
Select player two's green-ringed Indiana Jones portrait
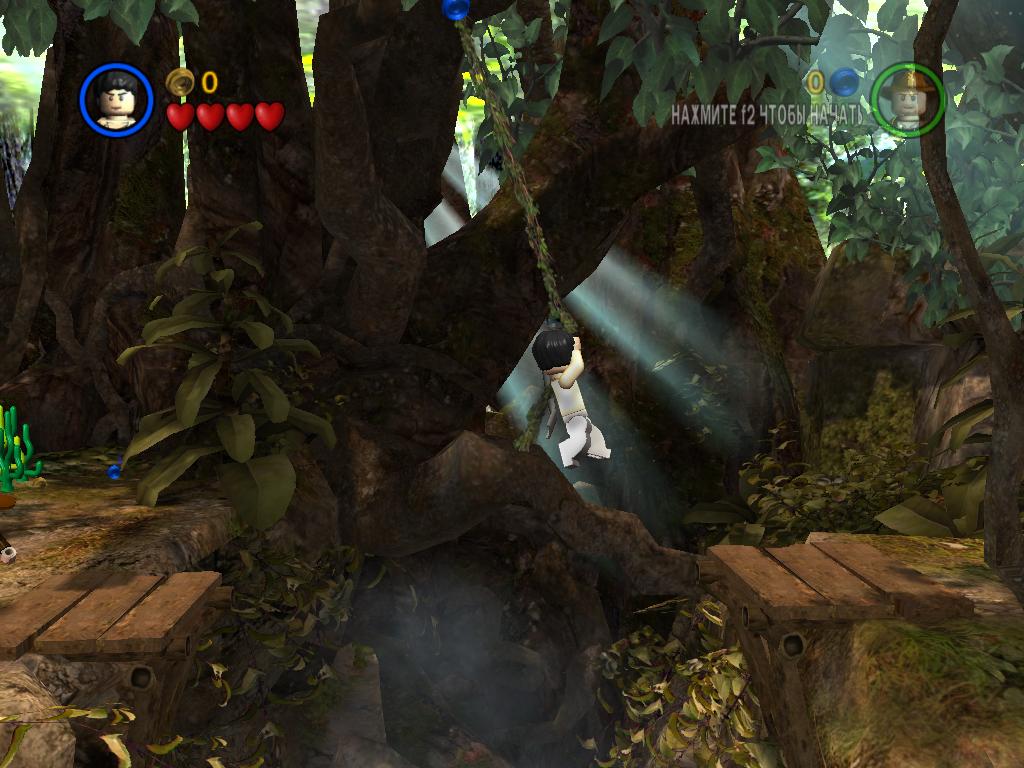(x=907, y=99)
